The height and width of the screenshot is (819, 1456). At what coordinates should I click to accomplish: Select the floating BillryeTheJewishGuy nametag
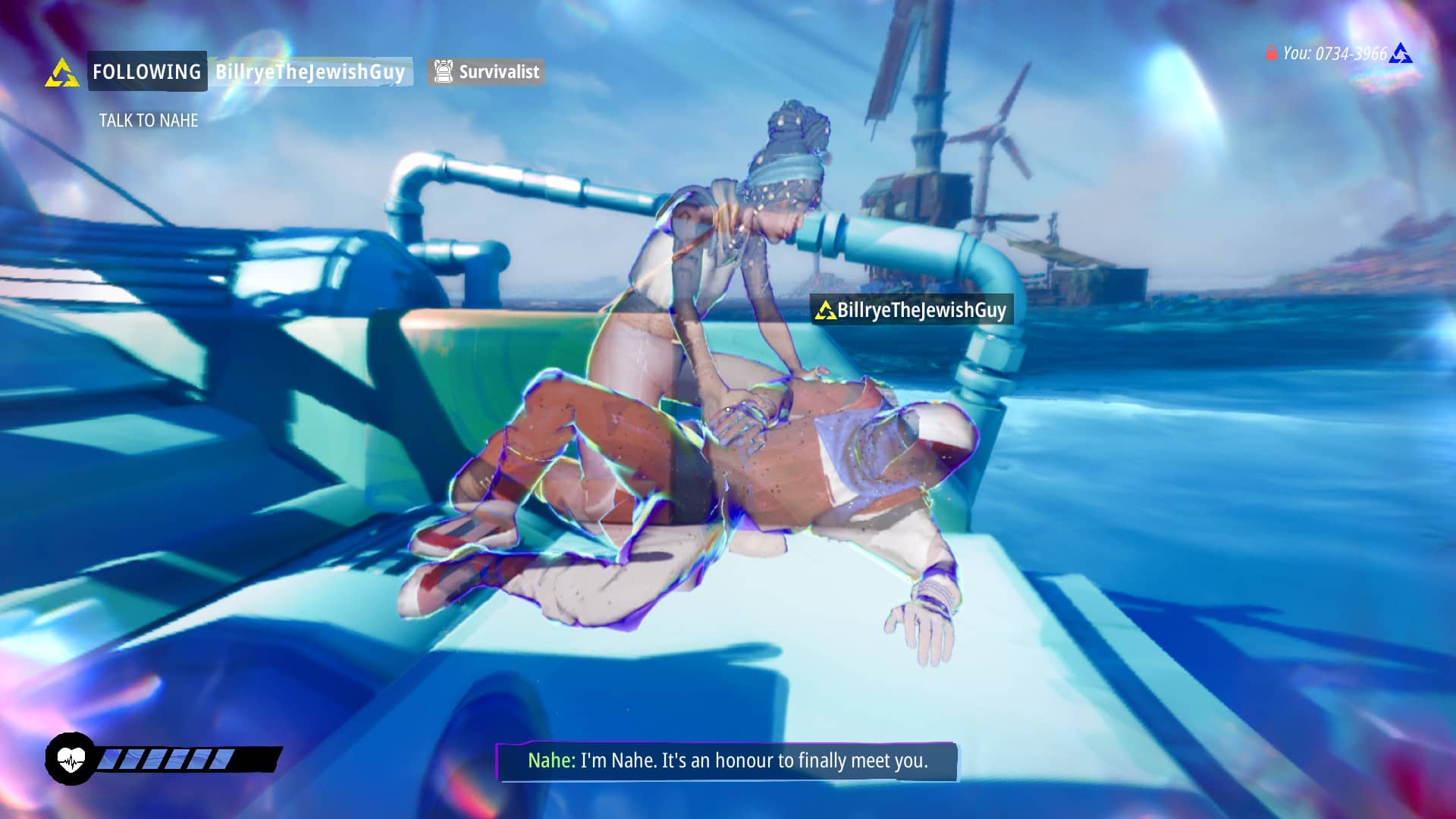(912, 310)
